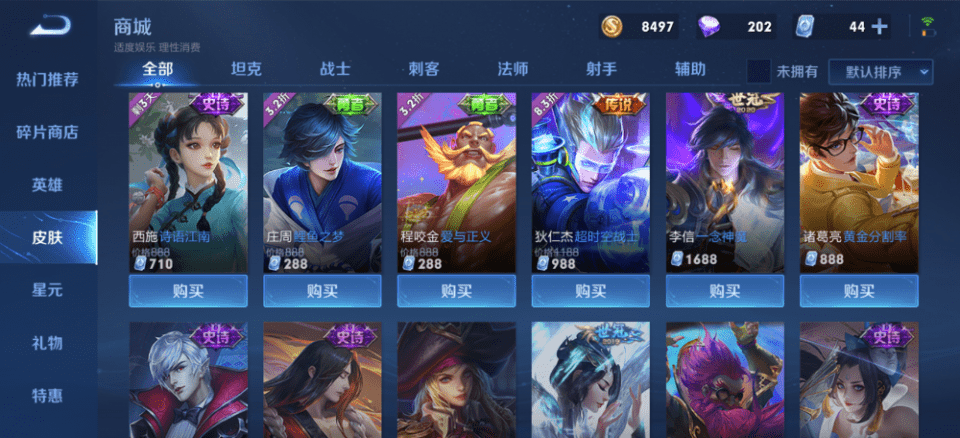
Task: Switch to the 射手 category tab
Action: coord(601,69)
